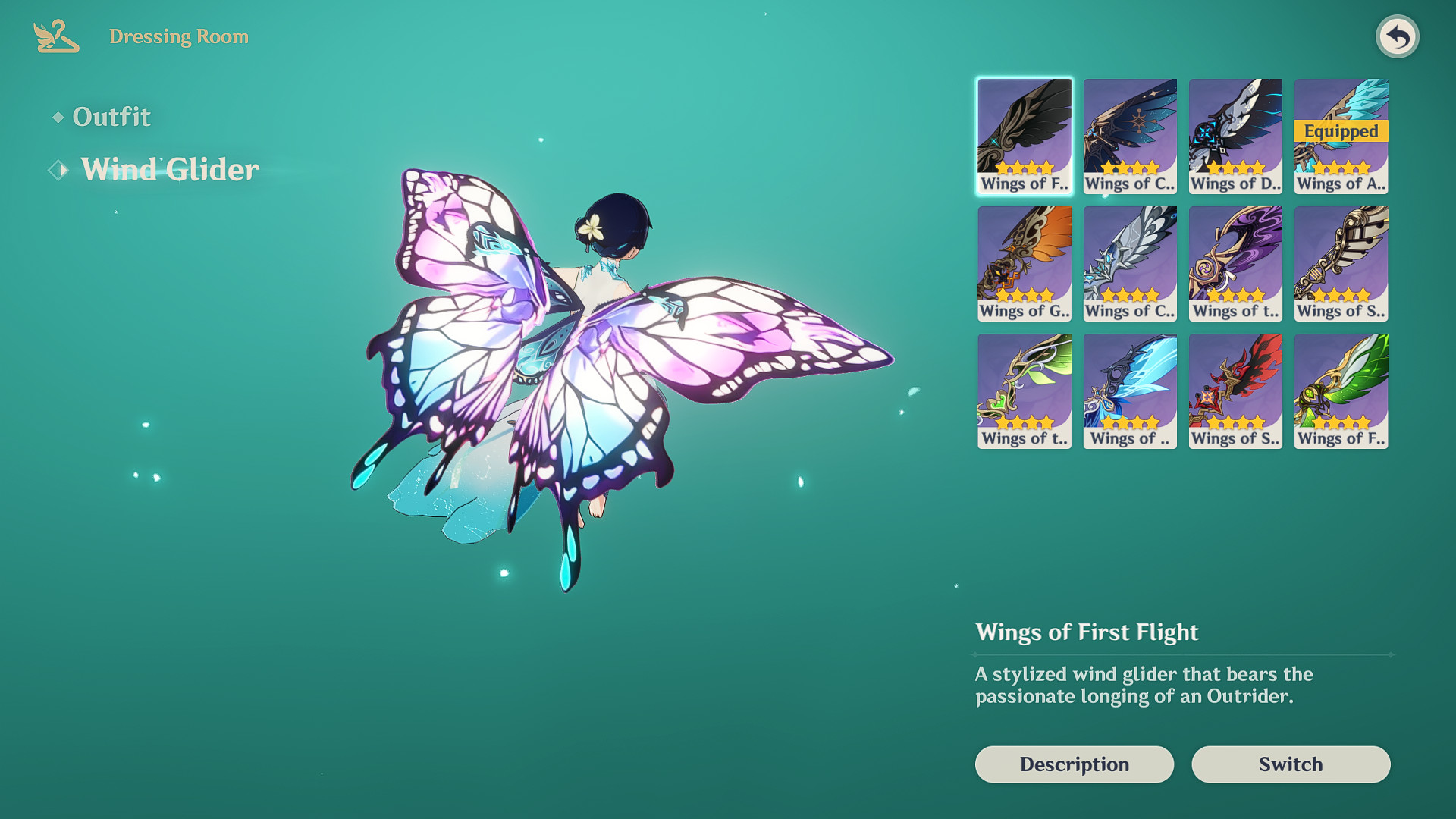1456x819 pixels.
Task: Select the black Wings of First Flight glider
Action: click(x=1024, y=135)
